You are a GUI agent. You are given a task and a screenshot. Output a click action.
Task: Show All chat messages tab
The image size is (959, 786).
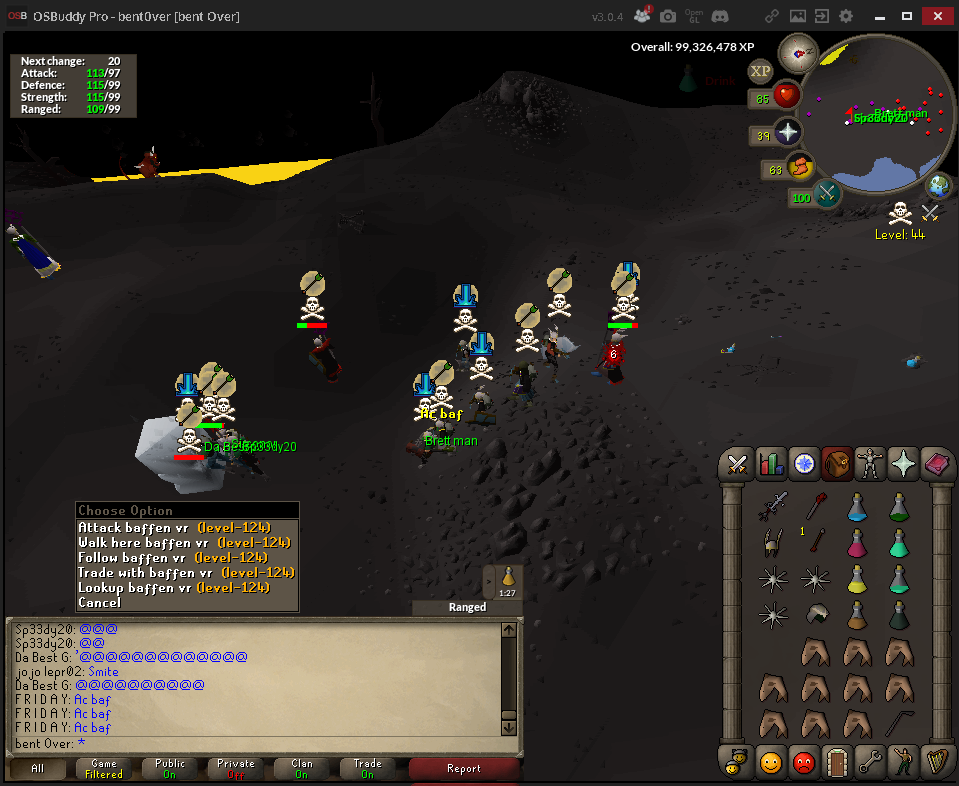click(x=38, y=768)
